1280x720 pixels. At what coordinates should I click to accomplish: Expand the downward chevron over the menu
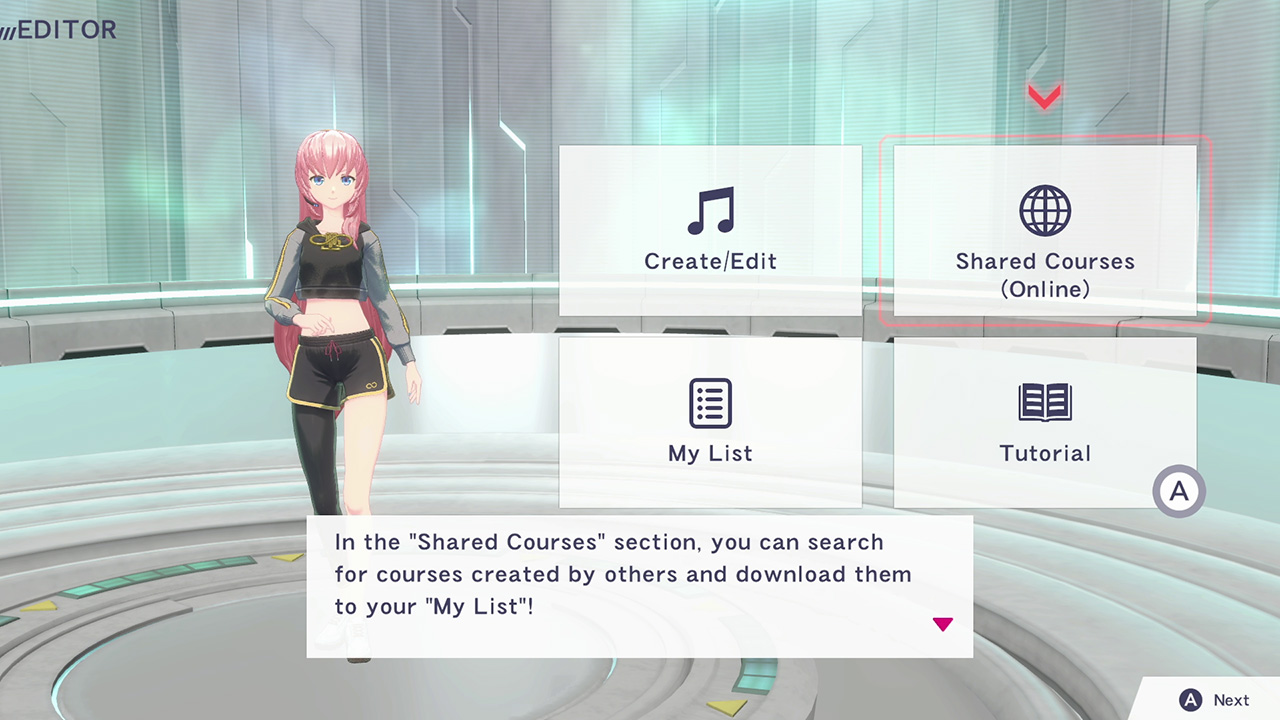pyautogui.click(x=1044, y=96)
